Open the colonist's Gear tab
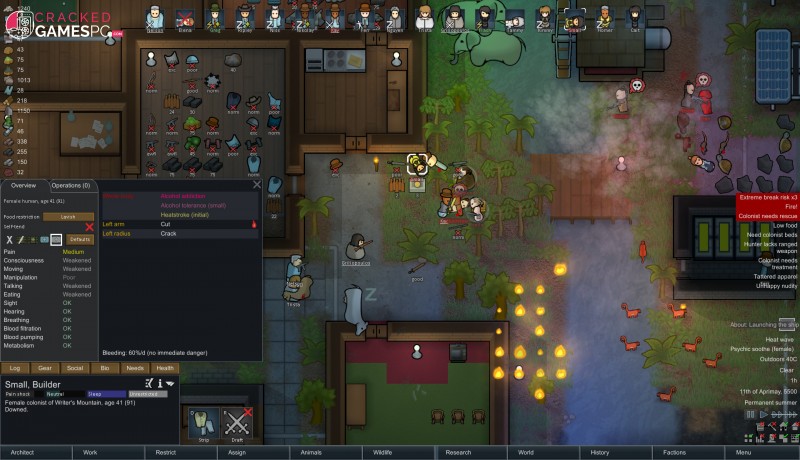Image resolution: width=800 pixels, height=460 pixels. click(x=45, y=368)
